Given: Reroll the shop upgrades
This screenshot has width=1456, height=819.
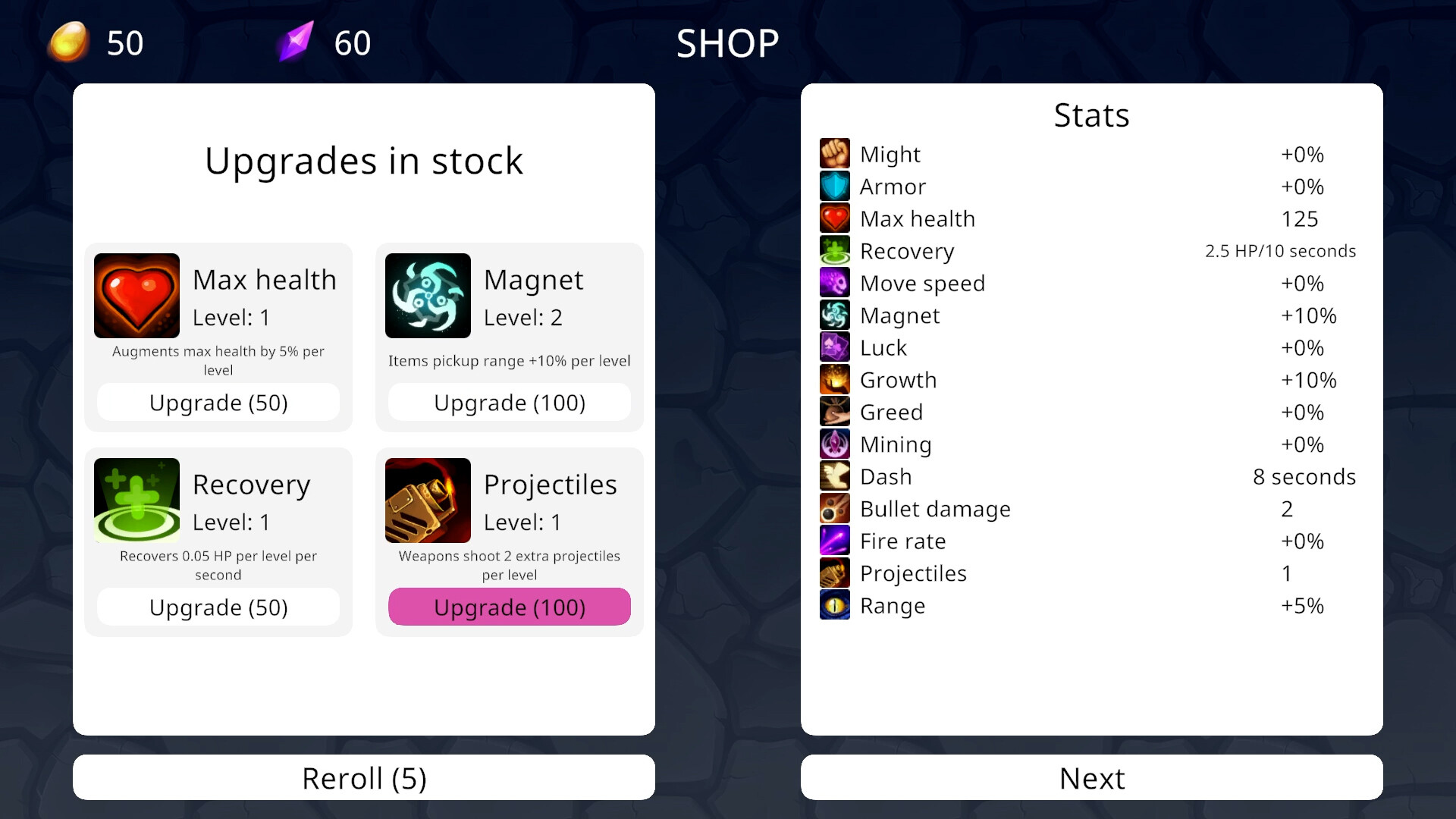Looking at the screenshot, I should [364, 777].
